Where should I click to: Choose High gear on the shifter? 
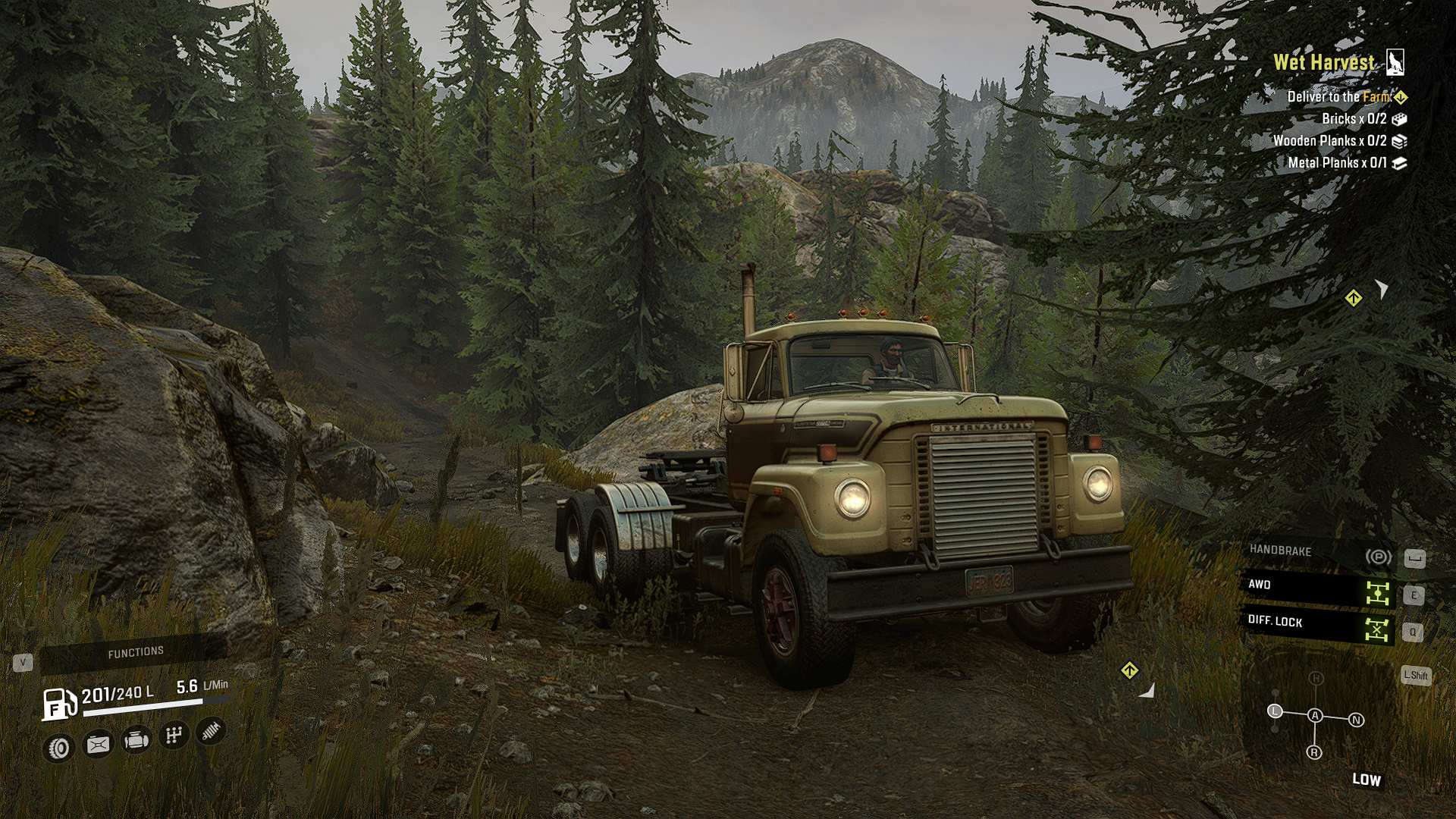click(1316, 679)
